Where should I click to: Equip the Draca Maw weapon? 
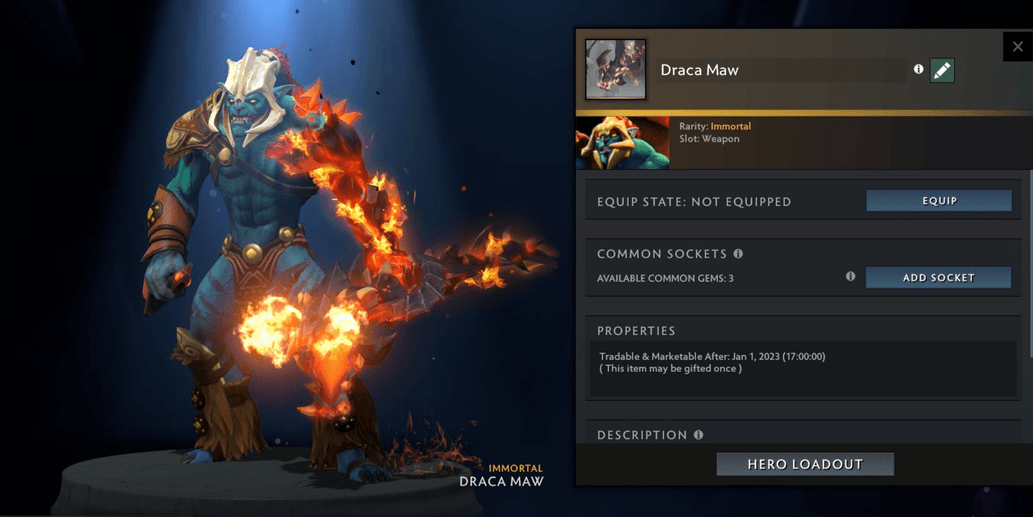click(x=938, y=201)
